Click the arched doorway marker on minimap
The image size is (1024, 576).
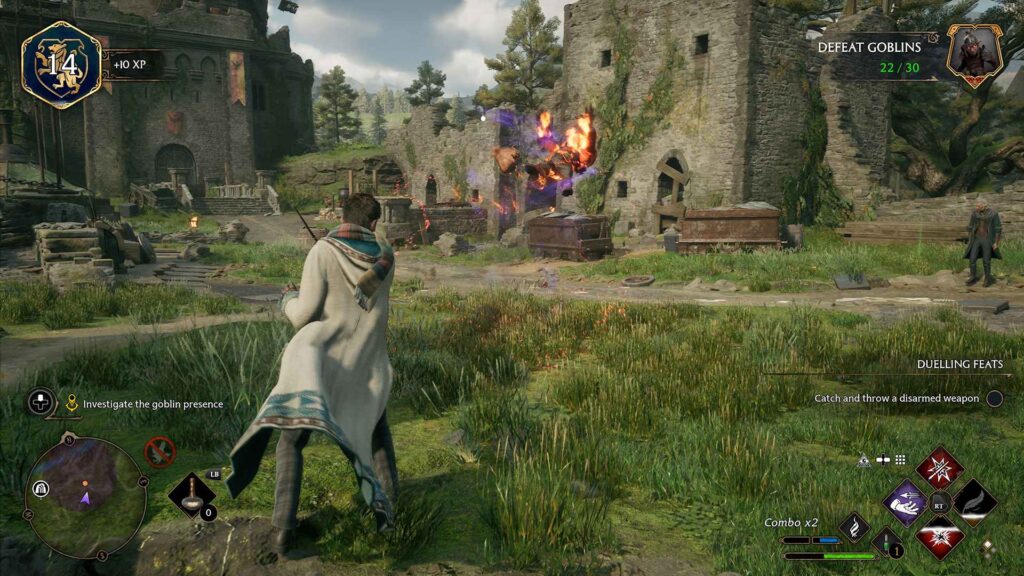click(43, 488)
